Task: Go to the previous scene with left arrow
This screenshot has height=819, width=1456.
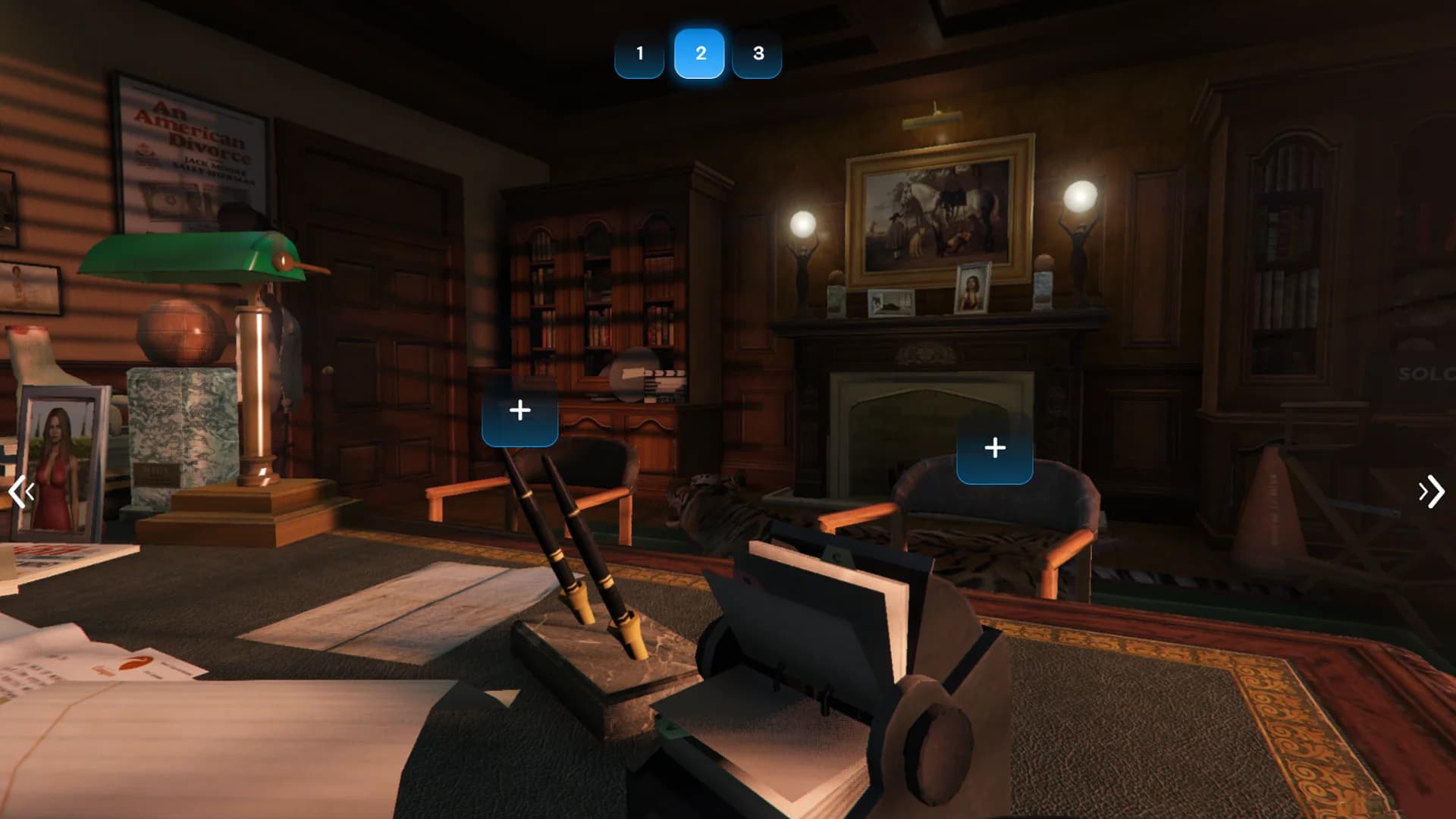Action: tap(21, 493)
